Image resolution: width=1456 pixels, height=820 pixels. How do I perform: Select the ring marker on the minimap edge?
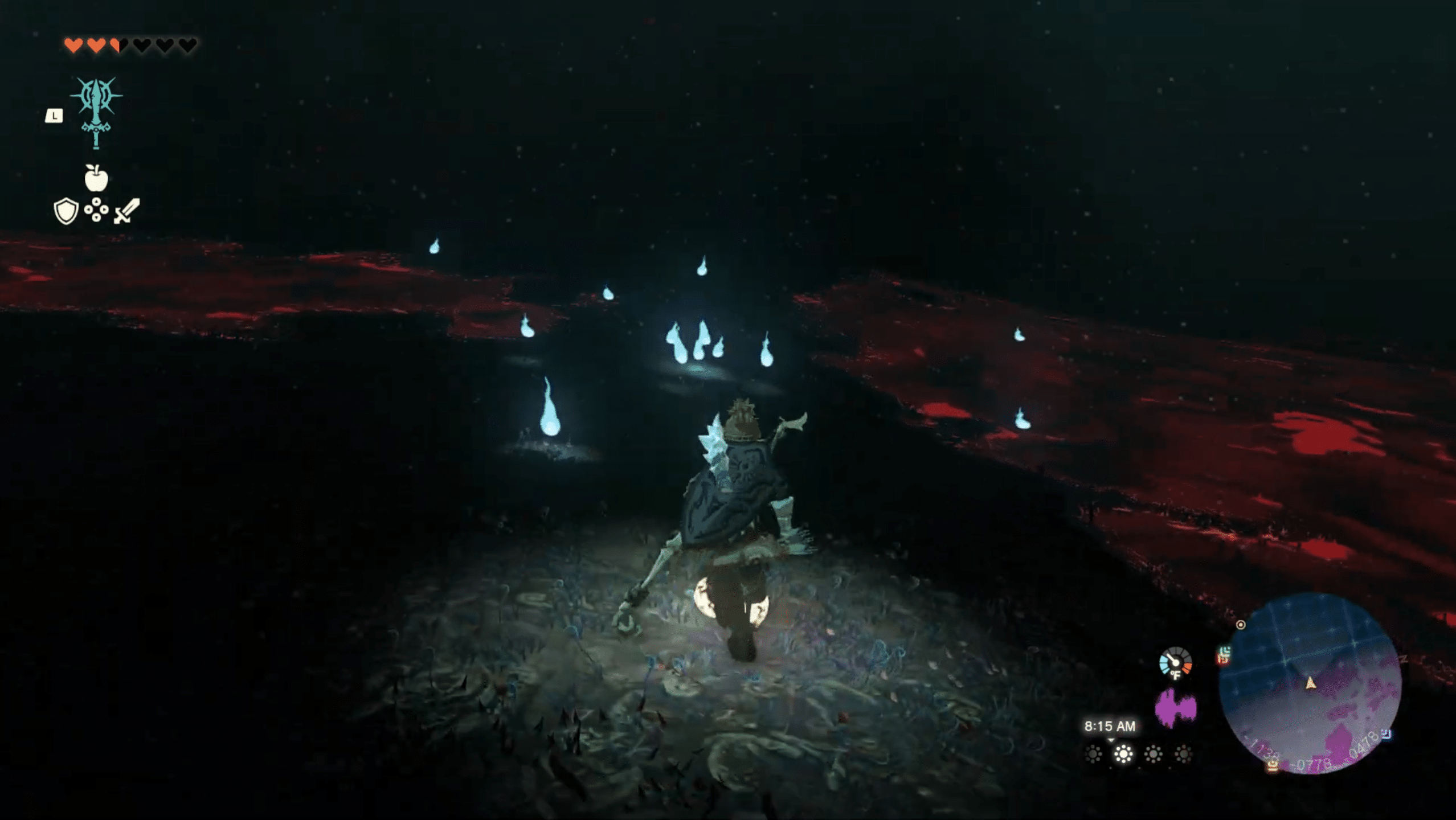[1241, 625]
